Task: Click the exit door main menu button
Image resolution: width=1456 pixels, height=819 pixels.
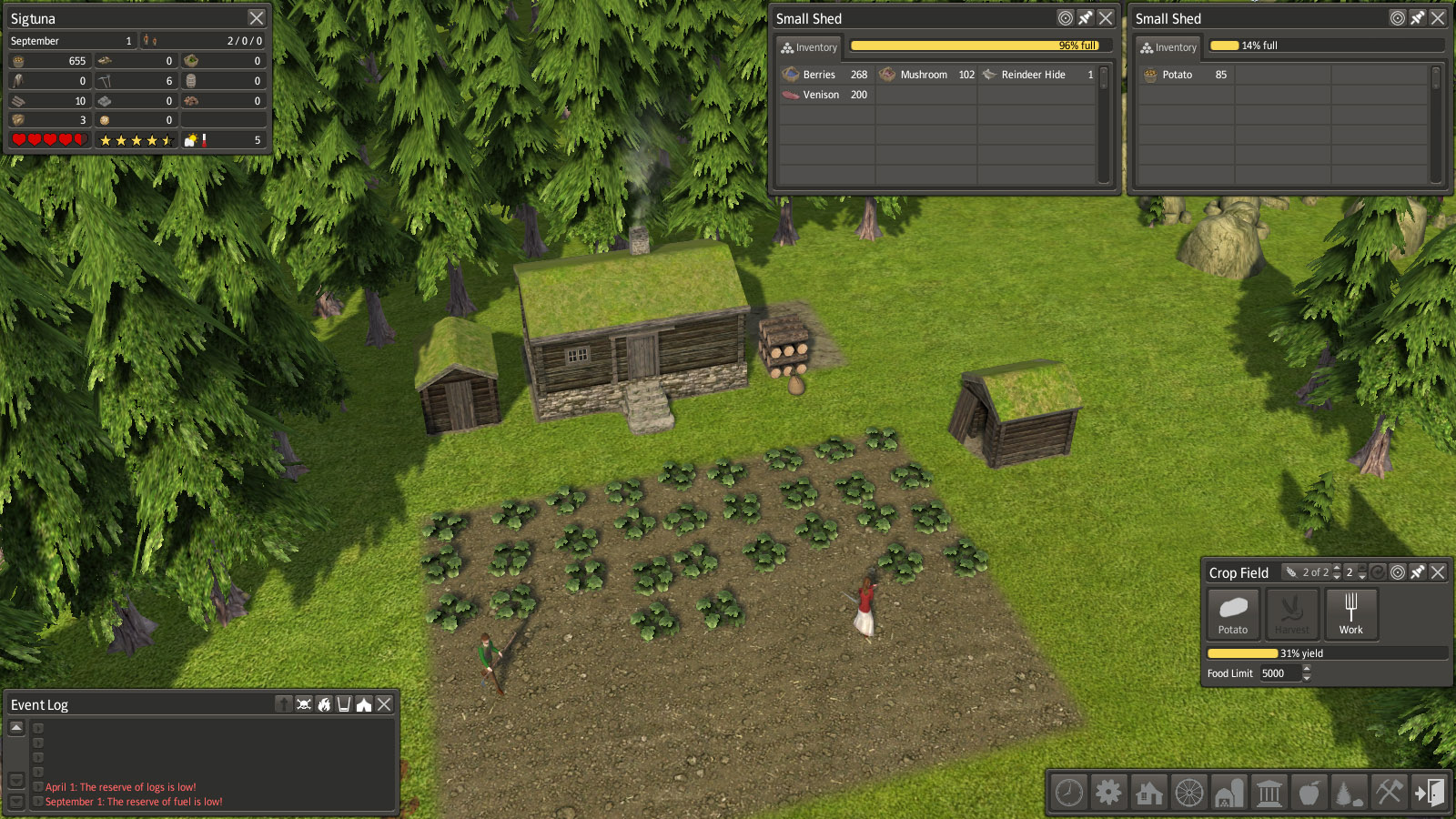Action: pos(1429,793)
